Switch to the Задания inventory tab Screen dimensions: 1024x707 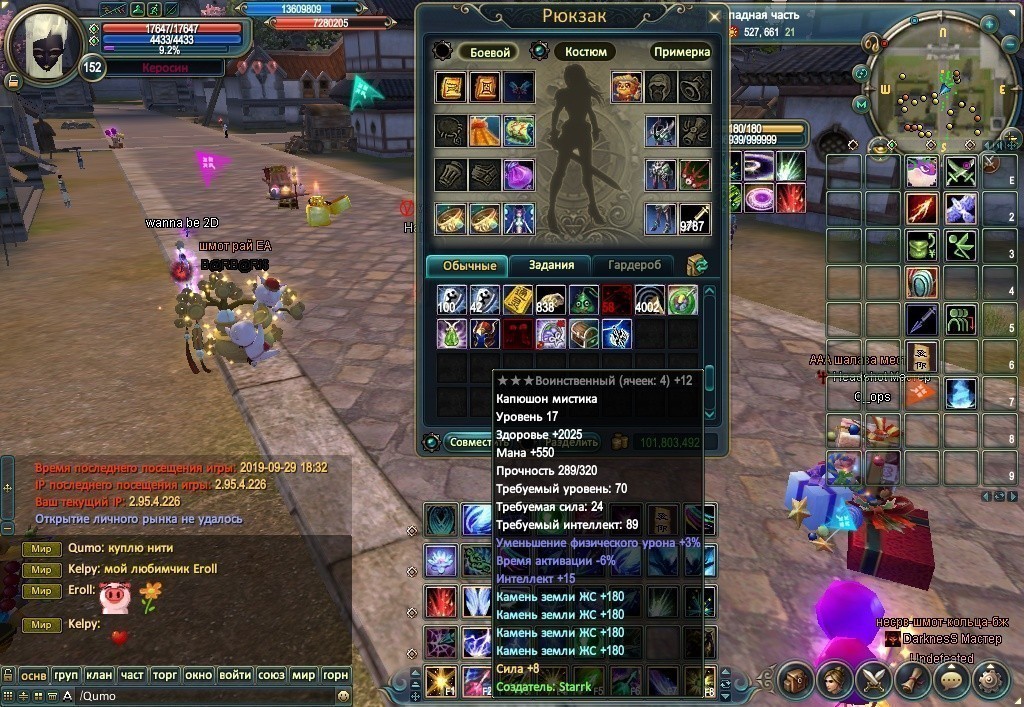click(x=551, y=265)
